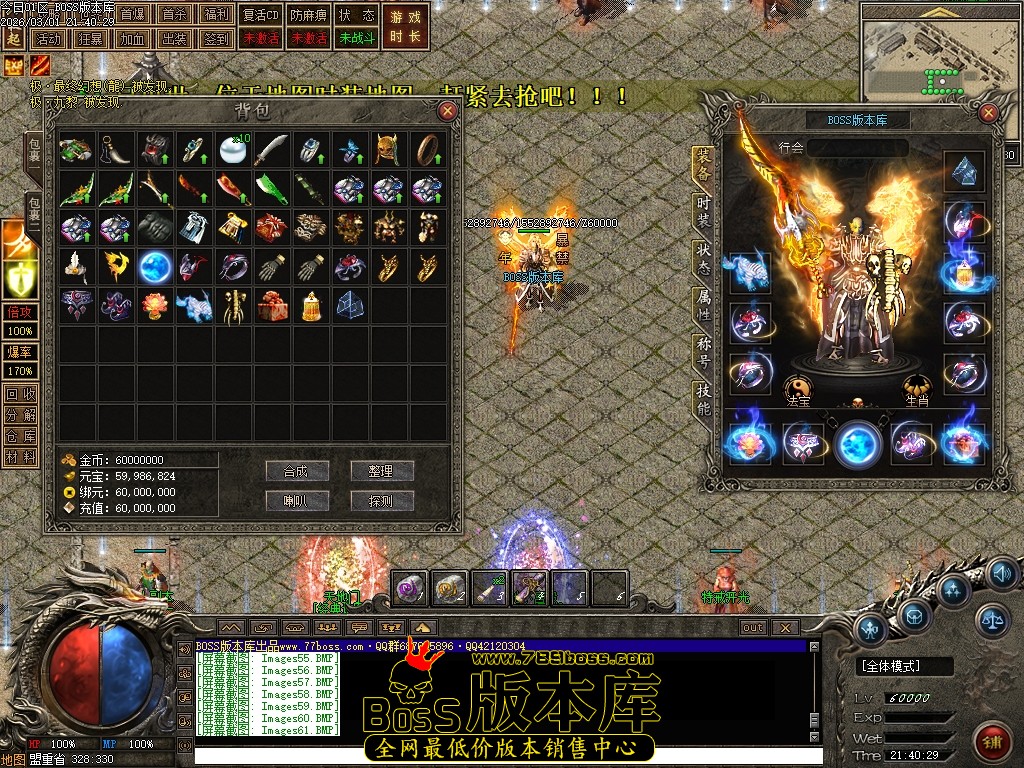
Task: Open the 活动 events button
Action: 47,39
